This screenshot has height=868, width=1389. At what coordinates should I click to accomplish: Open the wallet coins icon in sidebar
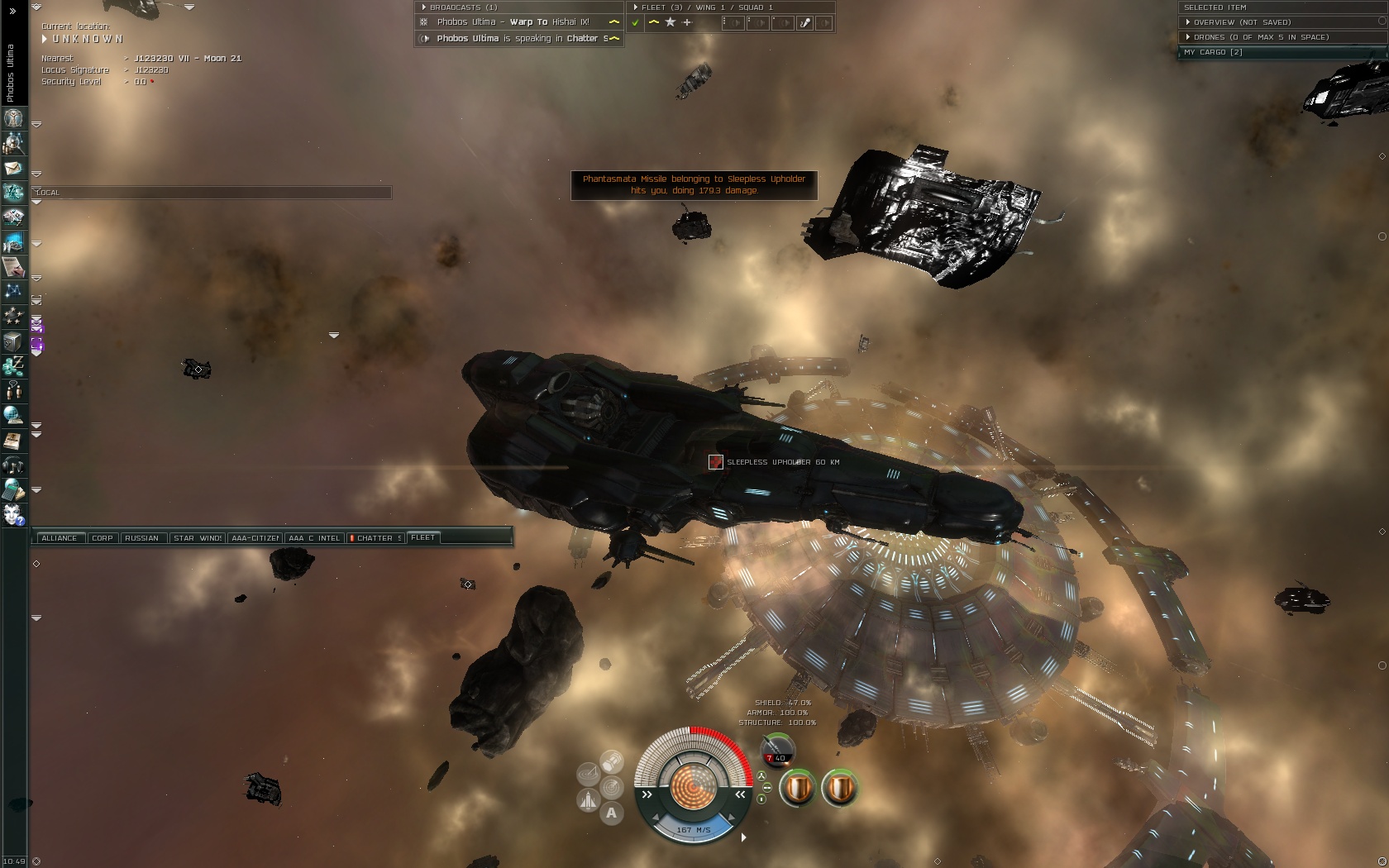coord(13,365)
